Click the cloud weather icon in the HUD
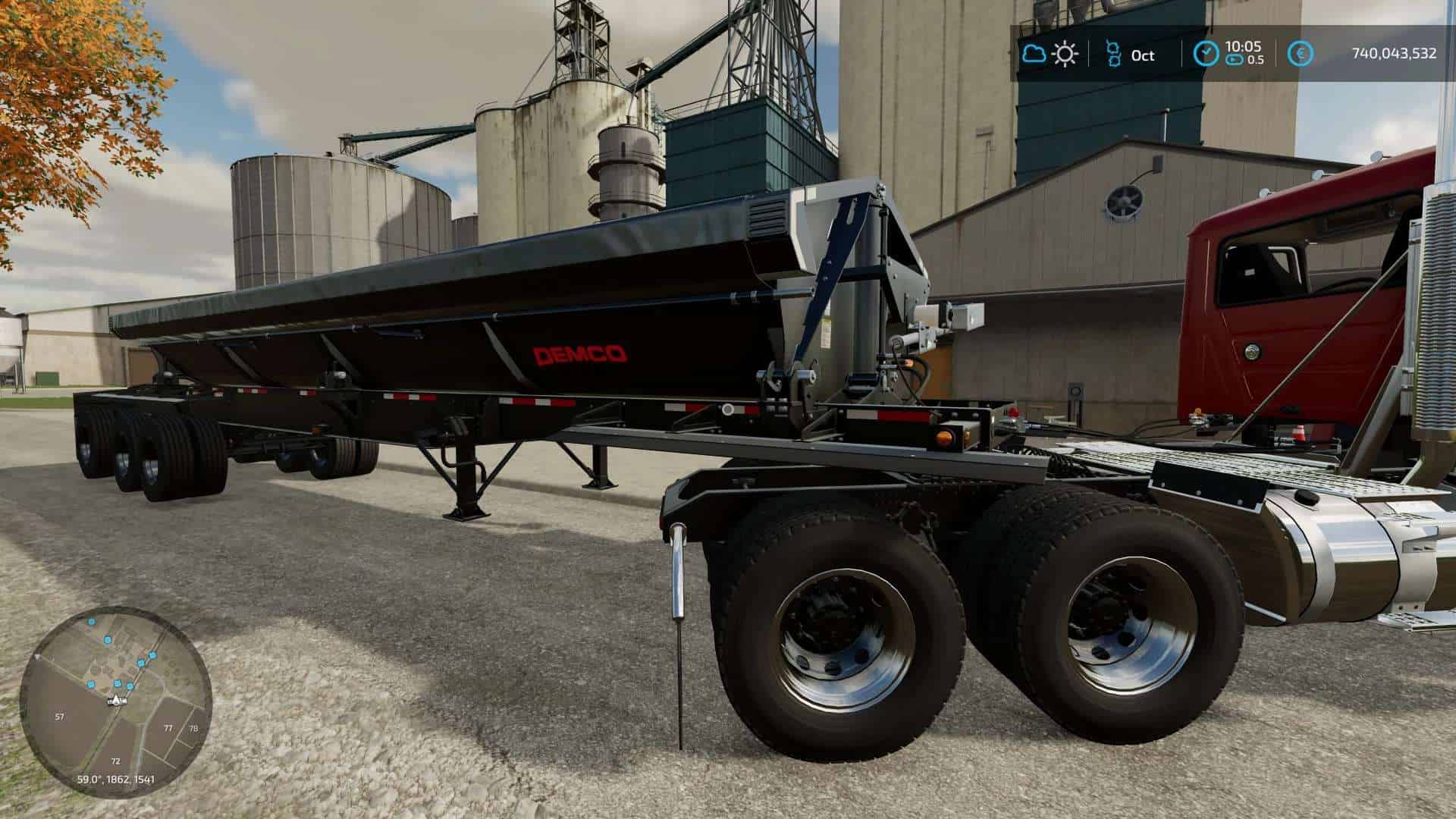1456x819 pixels. coord(1034,53)
